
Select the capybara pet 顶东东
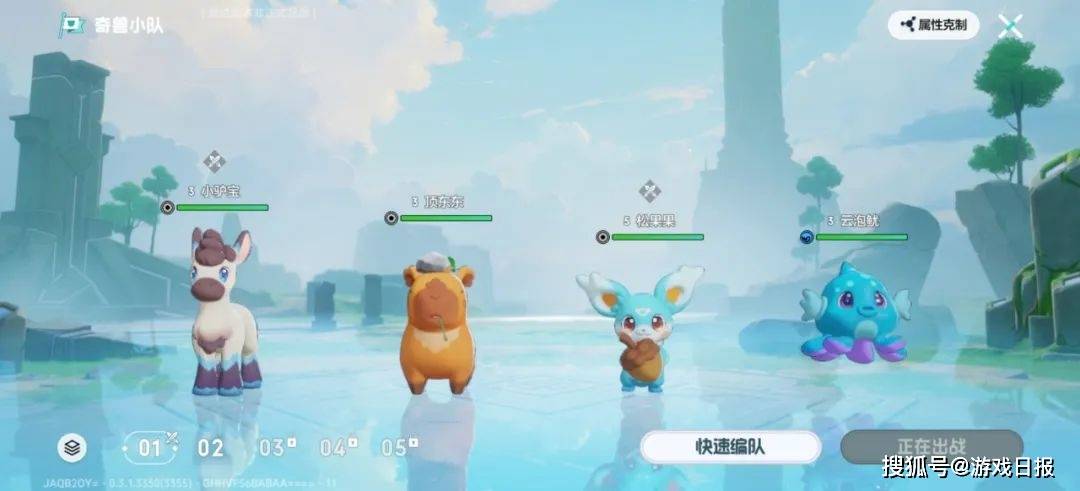tap(437, 325)
